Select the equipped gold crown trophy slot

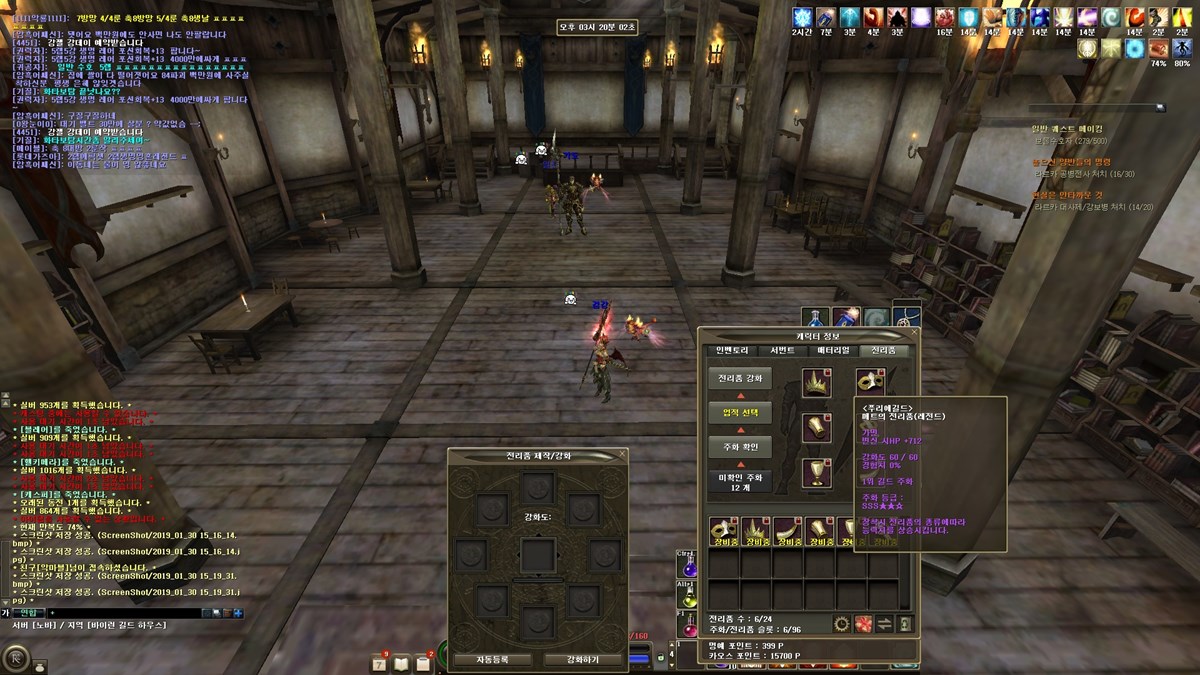[819, 382]
